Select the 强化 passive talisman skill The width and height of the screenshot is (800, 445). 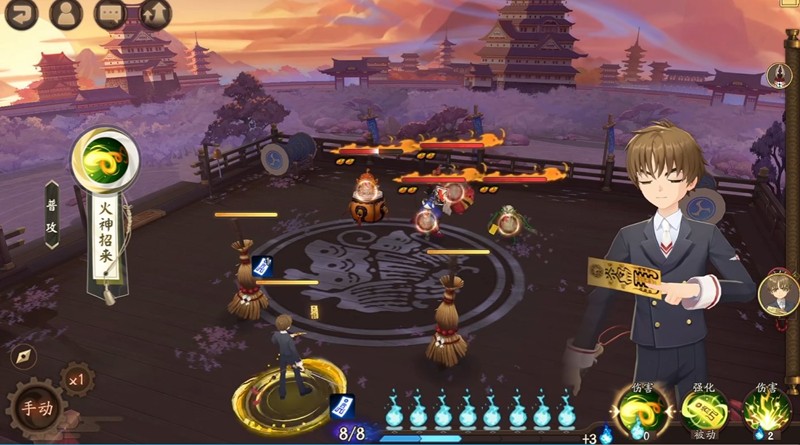tap(704, 411)
